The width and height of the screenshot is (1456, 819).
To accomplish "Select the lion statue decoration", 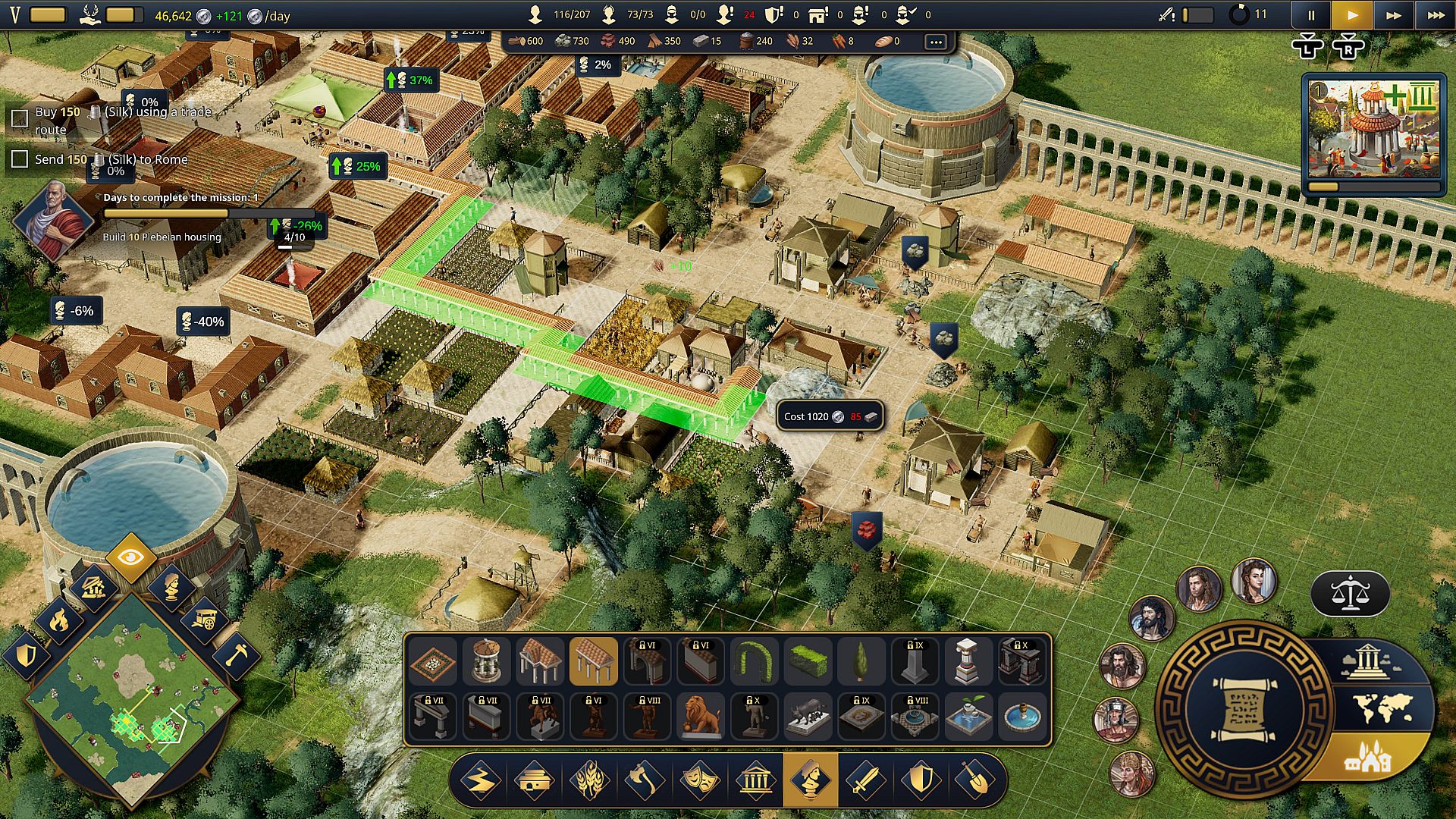I will click(700, 715).
